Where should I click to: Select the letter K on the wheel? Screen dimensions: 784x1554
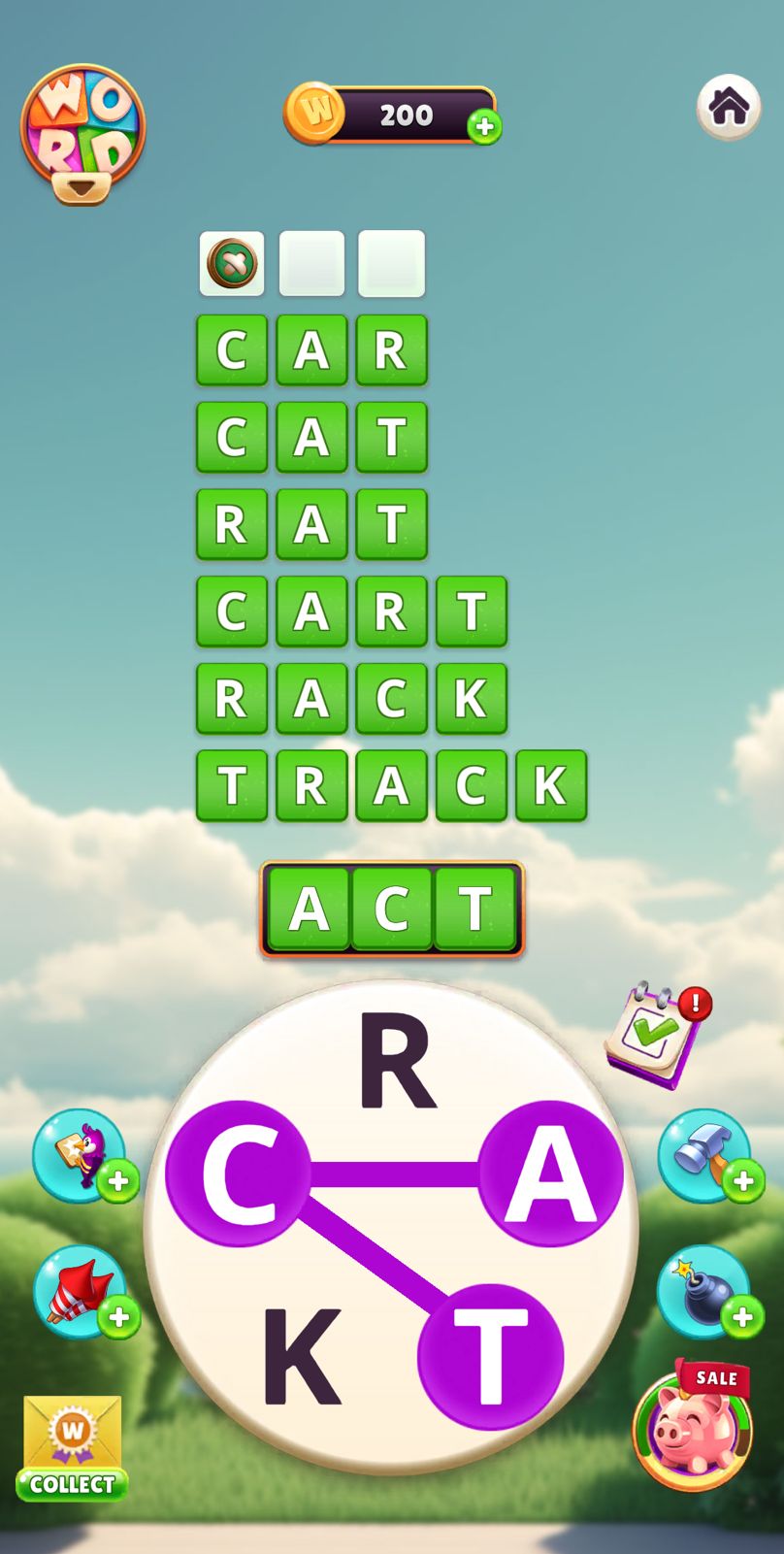(302, 1357)
